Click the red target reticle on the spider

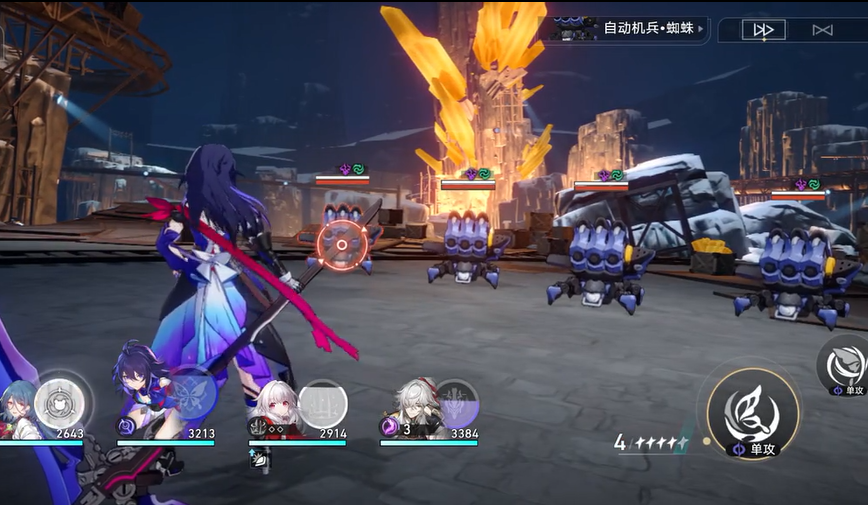[x=341, y=244]
